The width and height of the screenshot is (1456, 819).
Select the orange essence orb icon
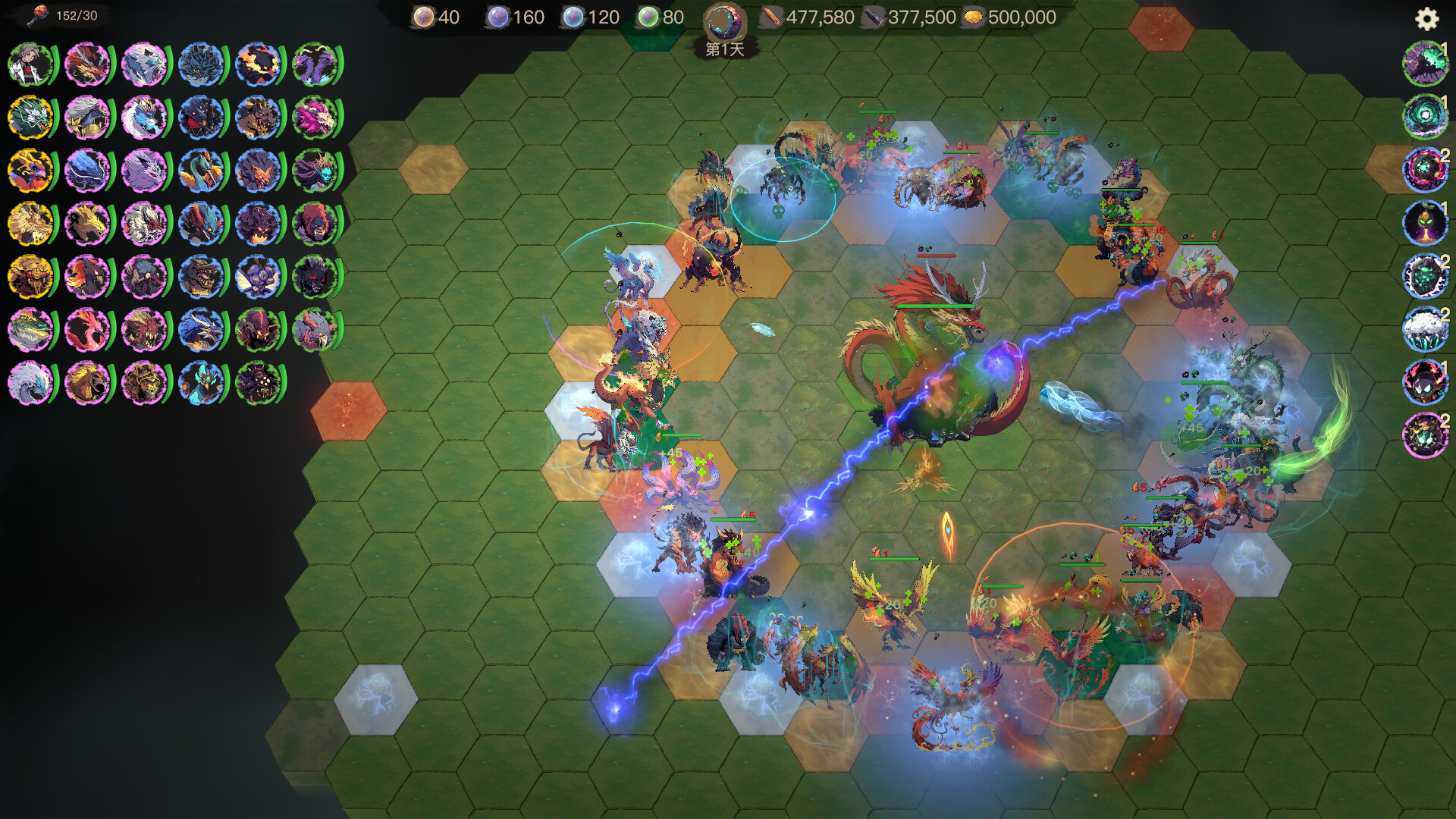tap(423, 17)
